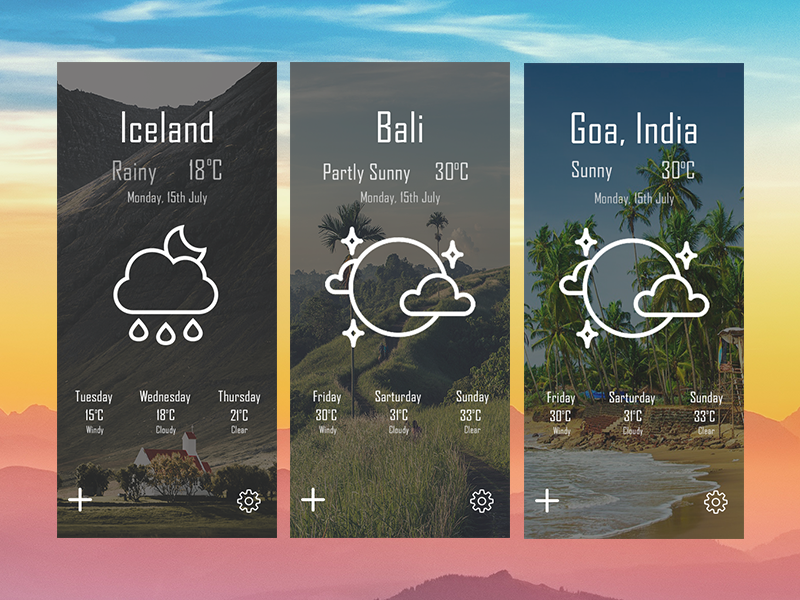Open settings gear on Iceland card
Screen dimensions: 800x600
pos(248,501)
